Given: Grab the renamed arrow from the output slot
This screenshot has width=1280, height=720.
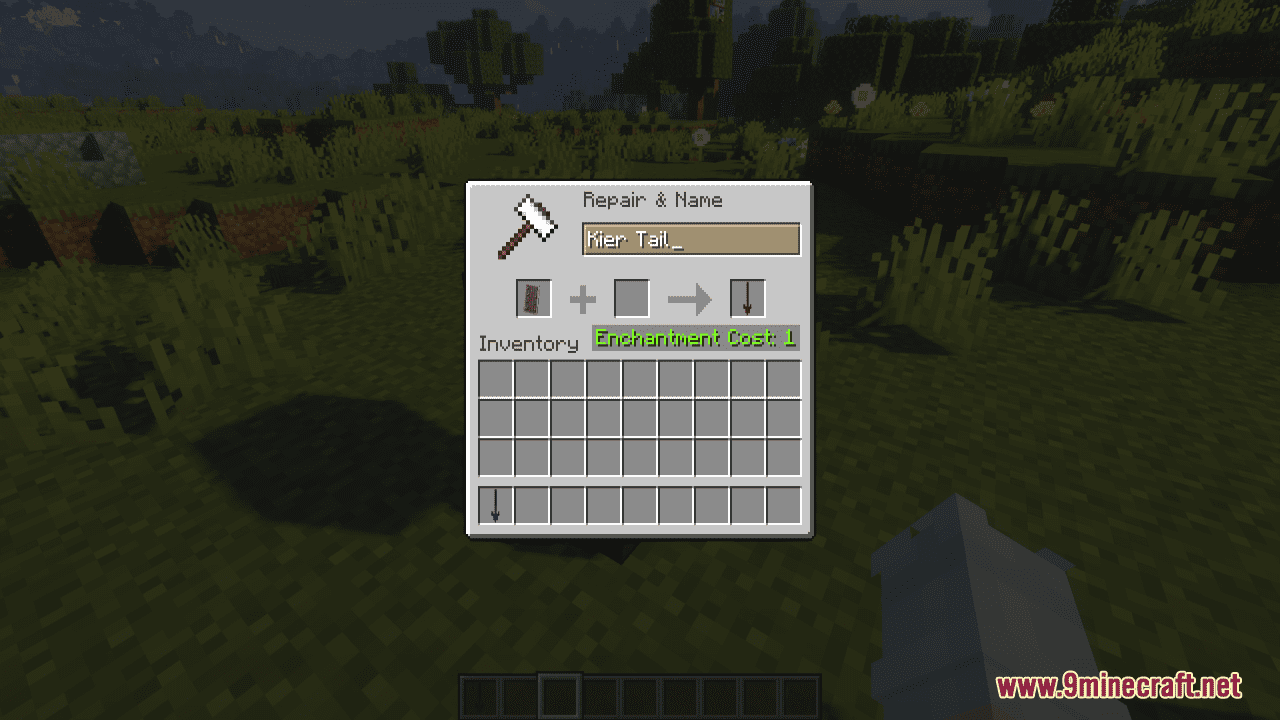Looking at the screenshot, I should pos(746,298).
